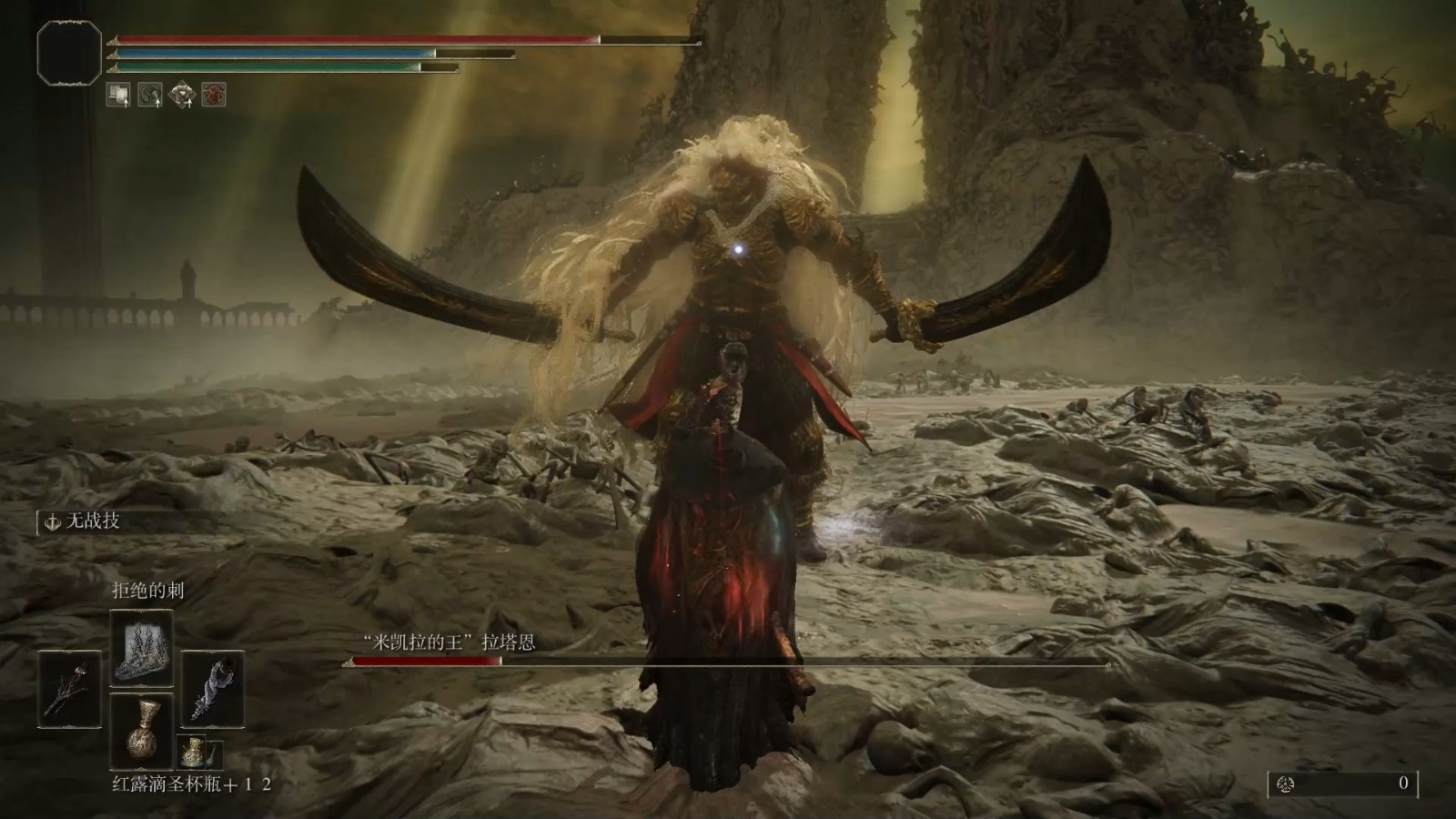
Task: Select the 红露滴圣杯瓶 flask slot
Action: [141, 730]
